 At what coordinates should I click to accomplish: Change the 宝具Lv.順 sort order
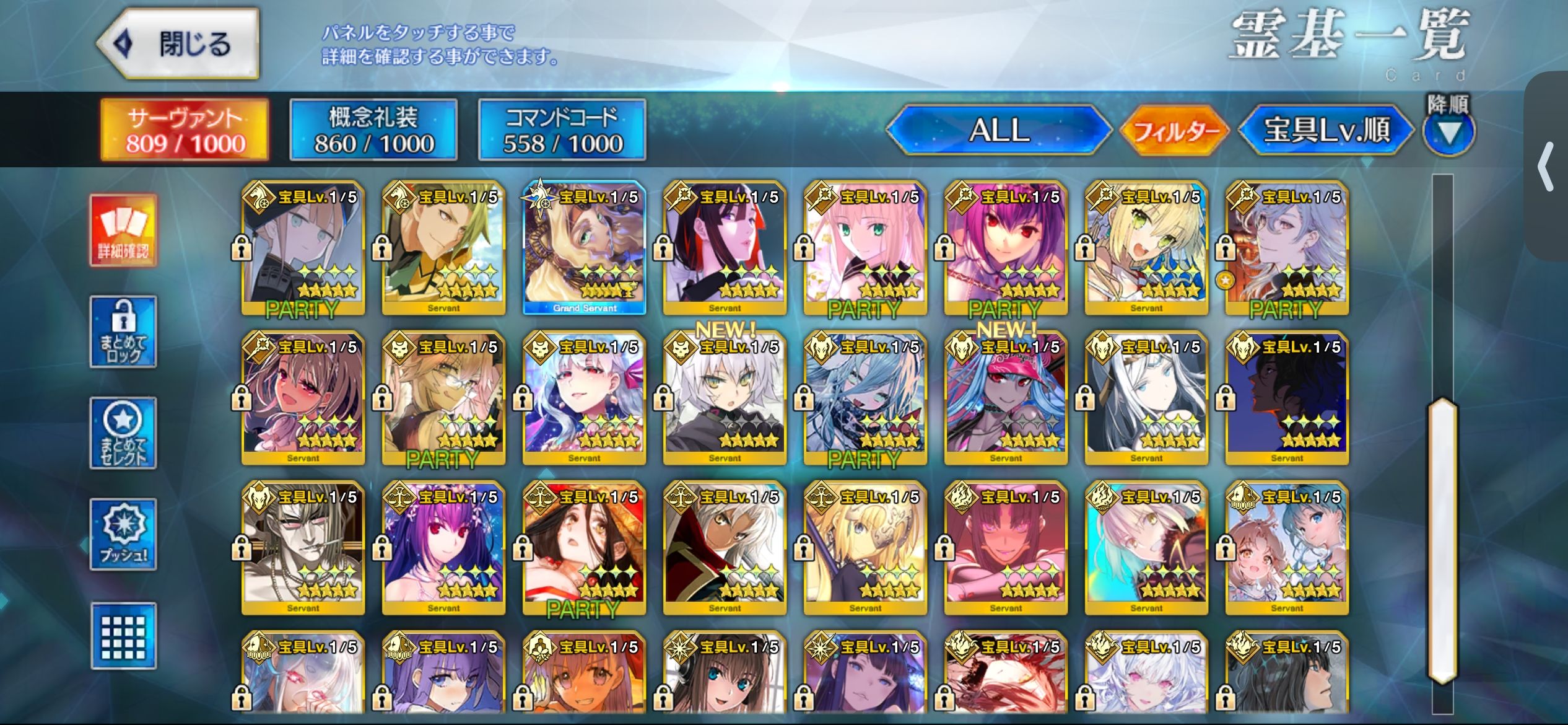[1326, 130]
